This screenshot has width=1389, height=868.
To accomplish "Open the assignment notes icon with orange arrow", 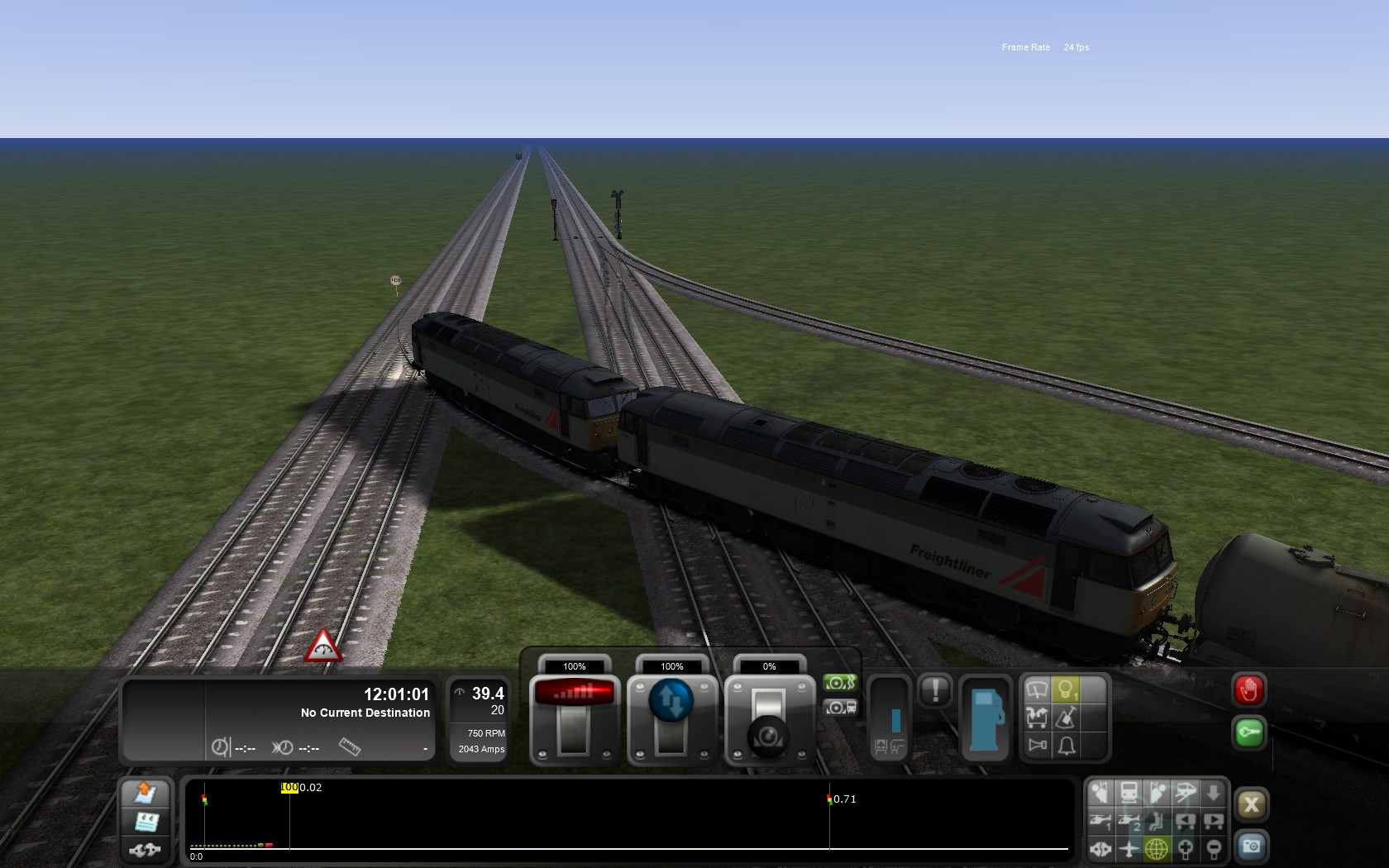I will (146, 793).
